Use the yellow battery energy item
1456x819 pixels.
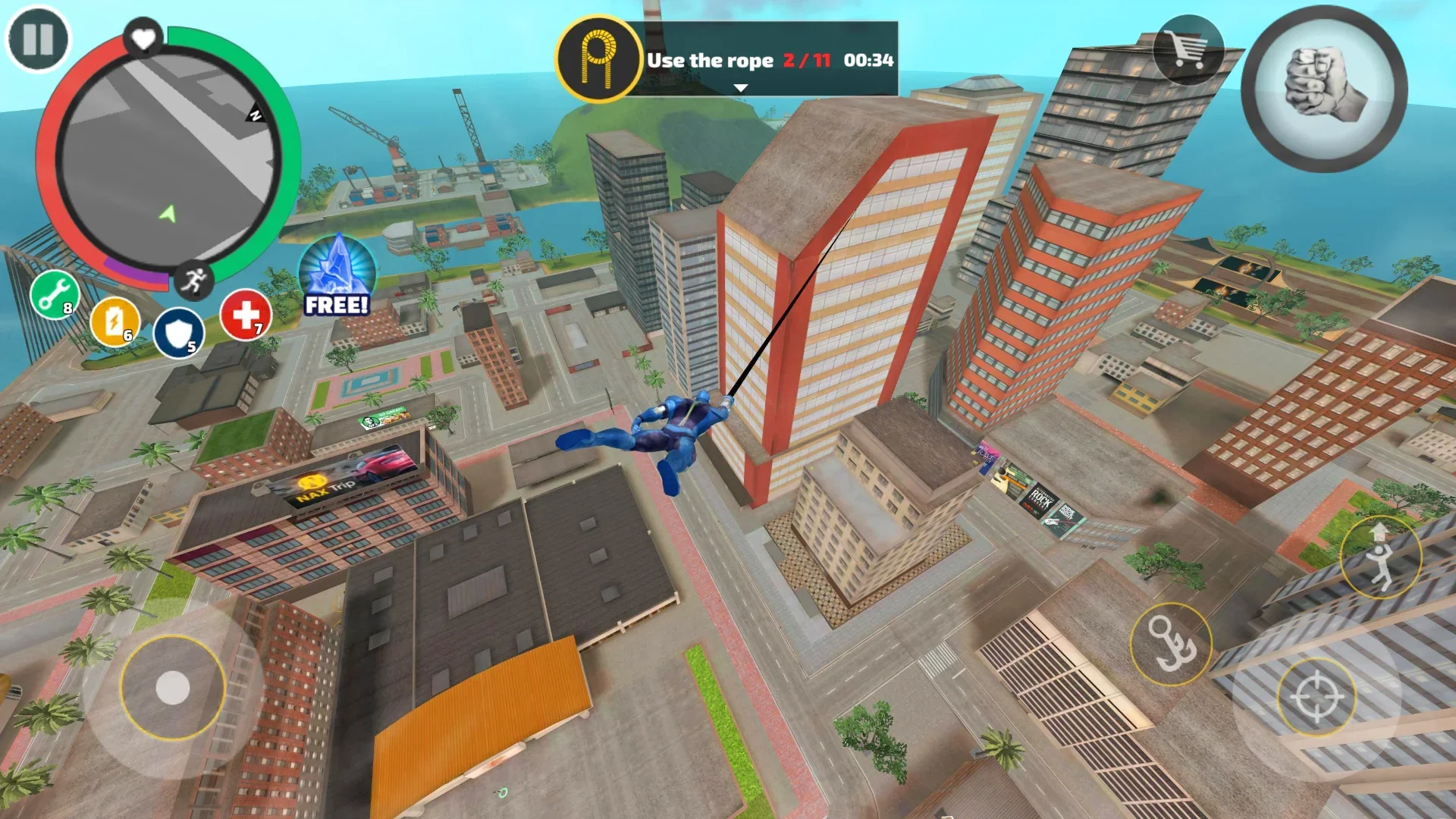[x=115, y=322]
